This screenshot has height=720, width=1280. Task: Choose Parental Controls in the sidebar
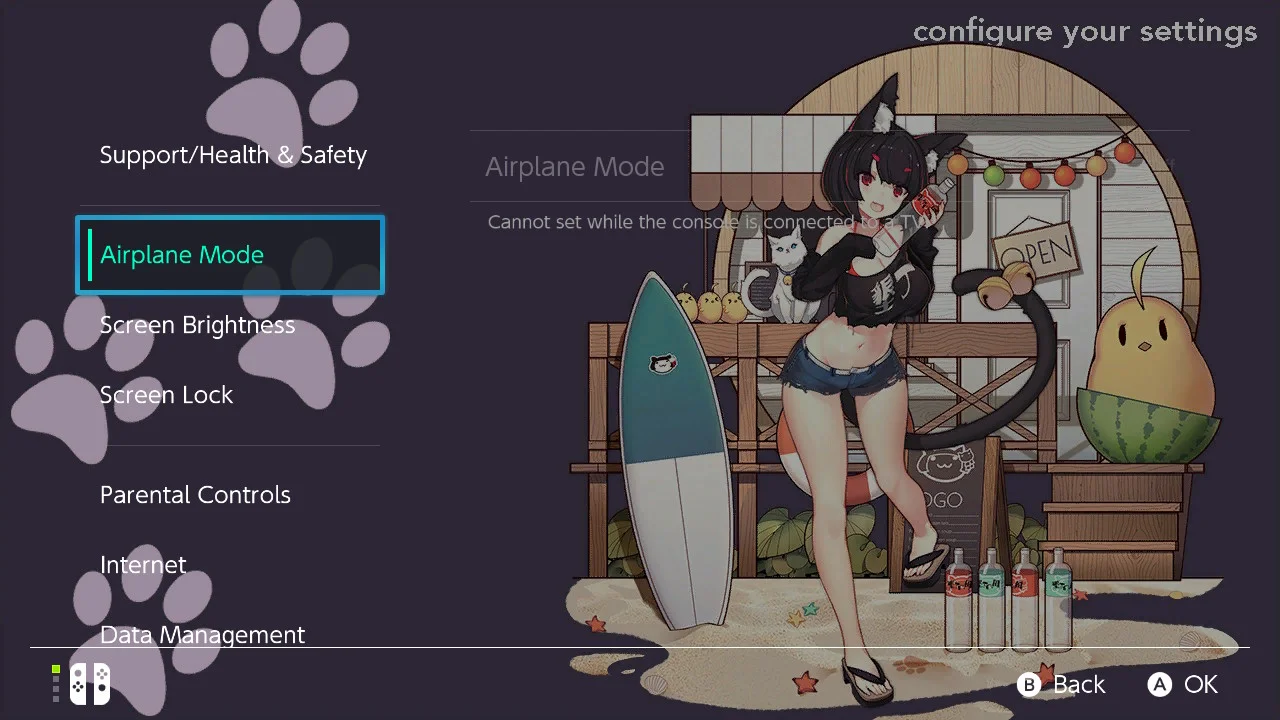click(x=196, y=495)
